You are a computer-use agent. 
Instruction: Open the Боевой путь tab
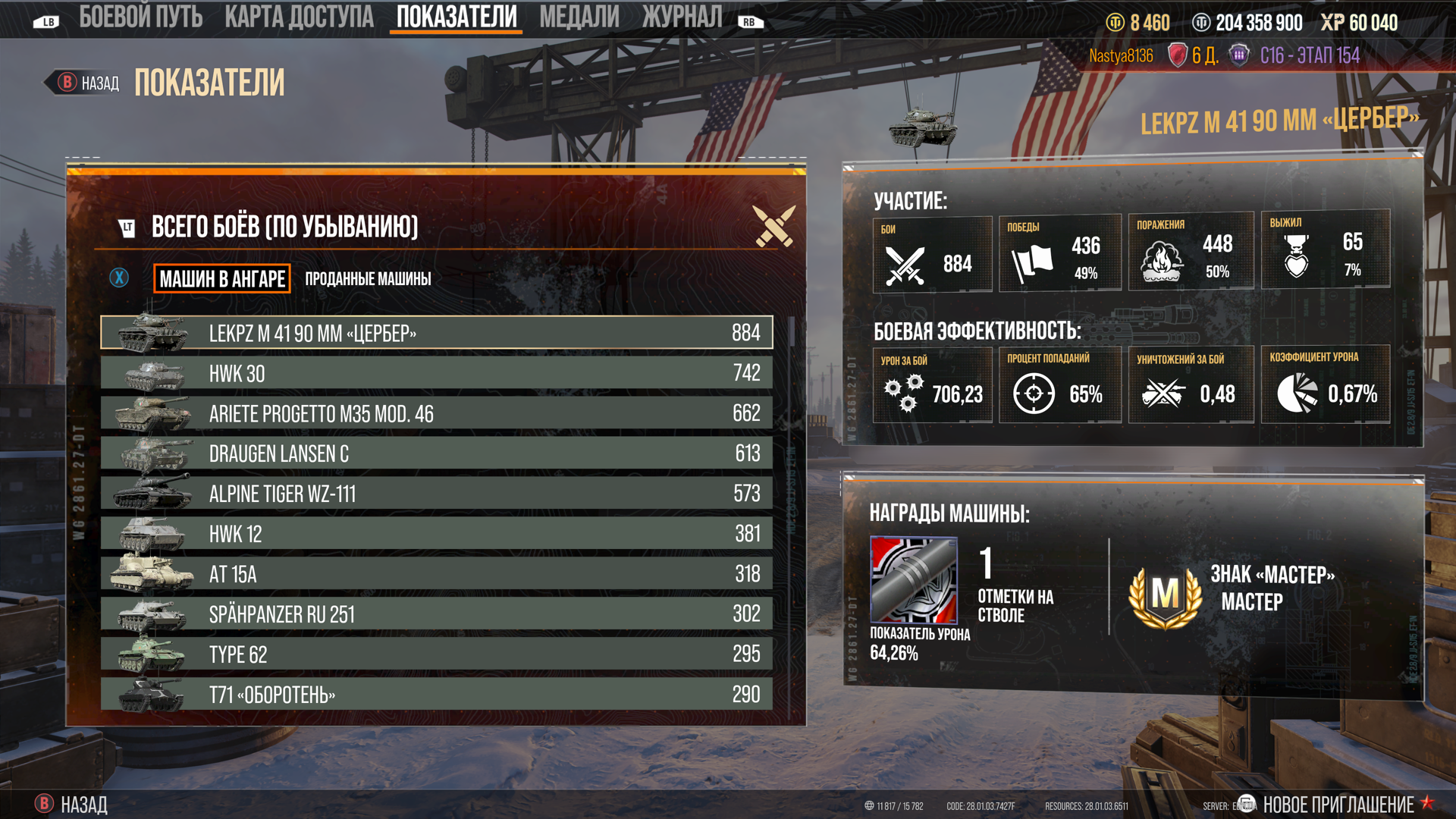(140, 17)
